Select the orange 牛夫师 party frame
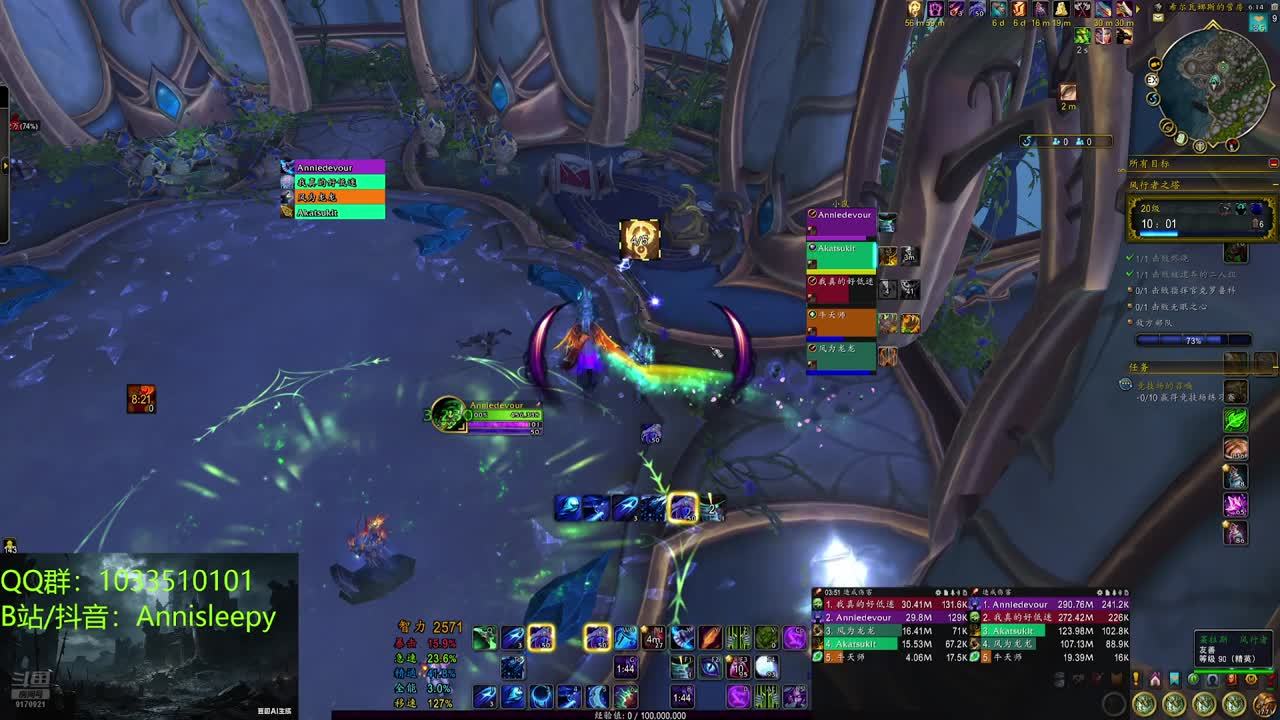Screen dimensions: 1280x720 pyautogui.click(x=841, y=322)
